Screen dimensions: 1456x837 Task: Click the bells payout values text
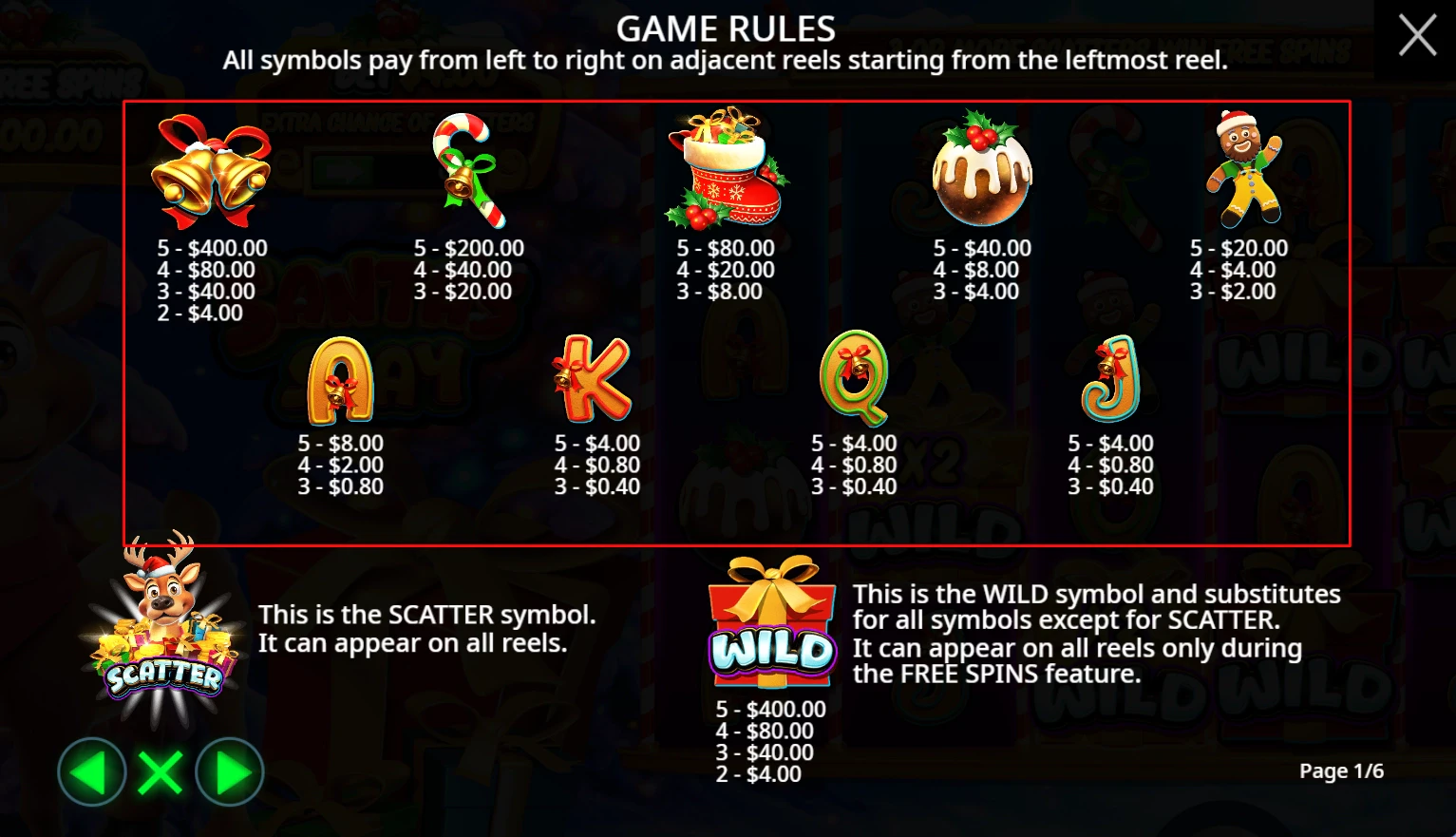coord(211,280)
